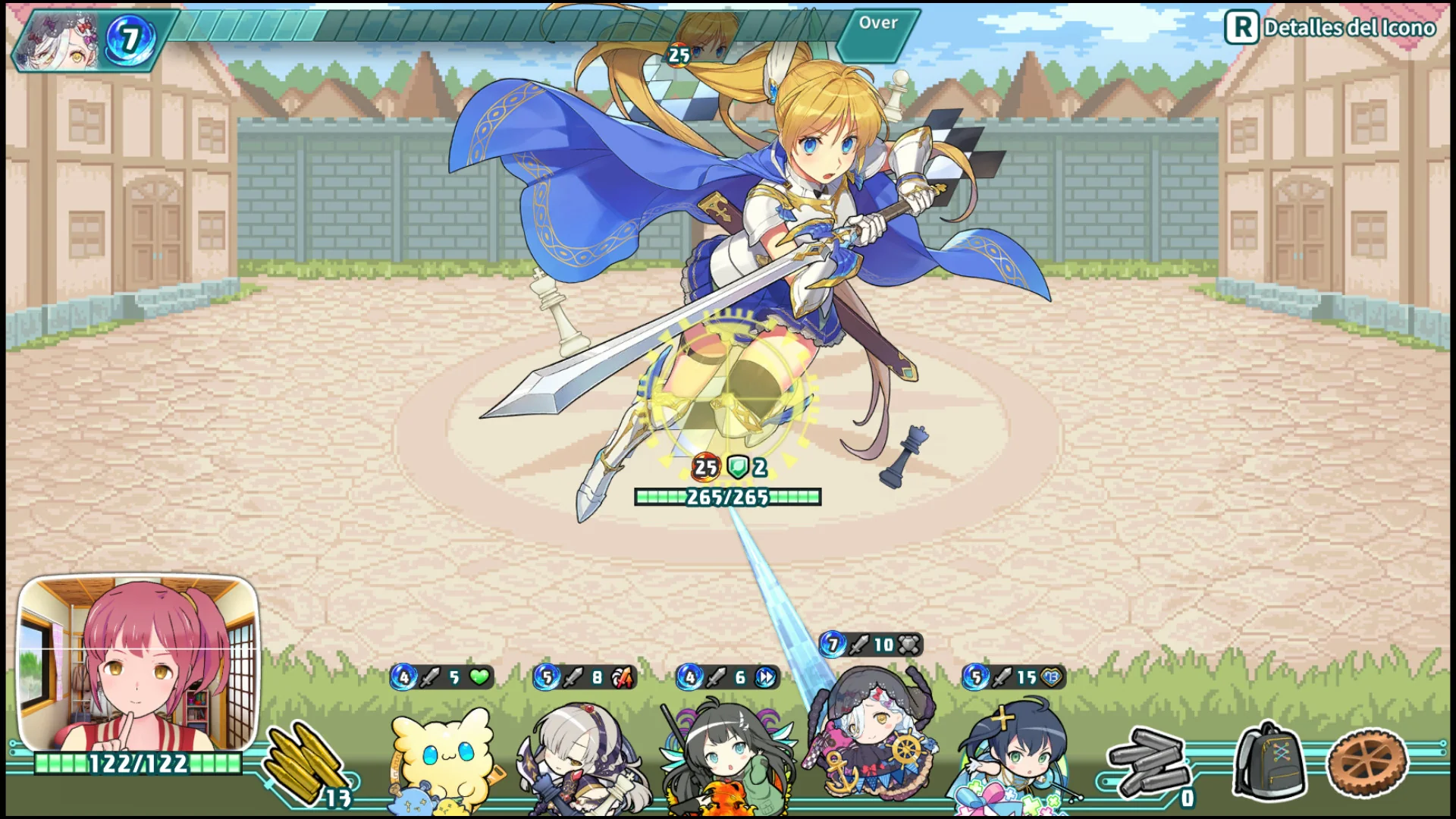Open the golden bullets draw pile
This screenshot has width=1456, height=819.
point(307,762)
